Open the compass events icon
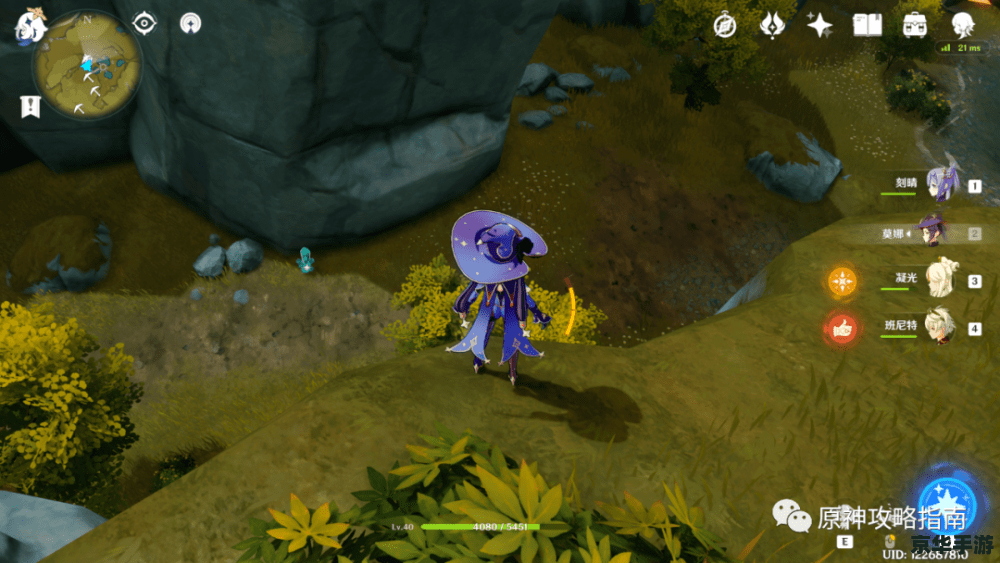This screenshot has width=1000, height=563. click(x=725, y=25)
